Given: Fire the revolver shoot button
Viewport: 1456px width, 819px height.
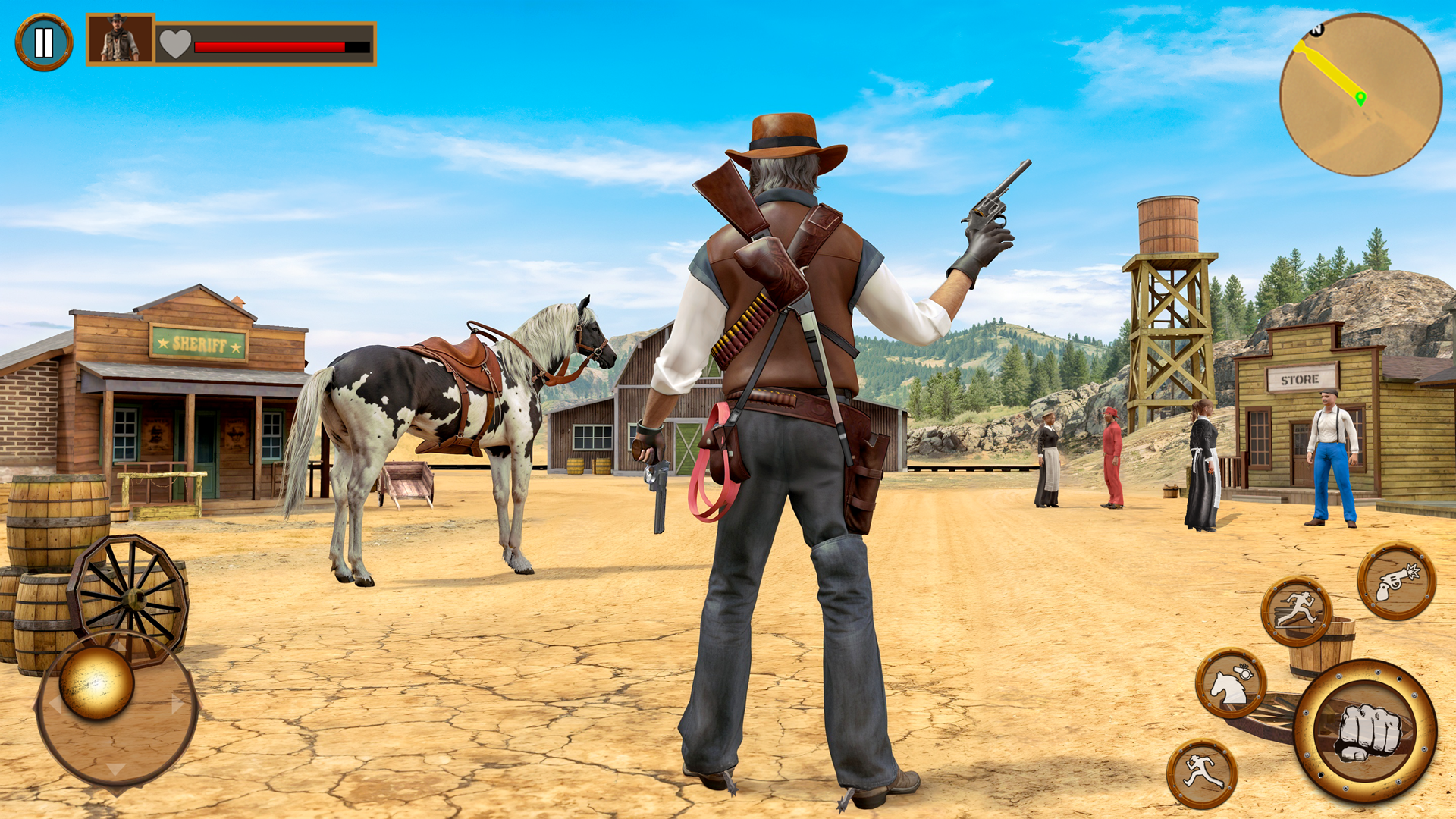Looking at the screenshot, I should click(x=1396, y=582).
